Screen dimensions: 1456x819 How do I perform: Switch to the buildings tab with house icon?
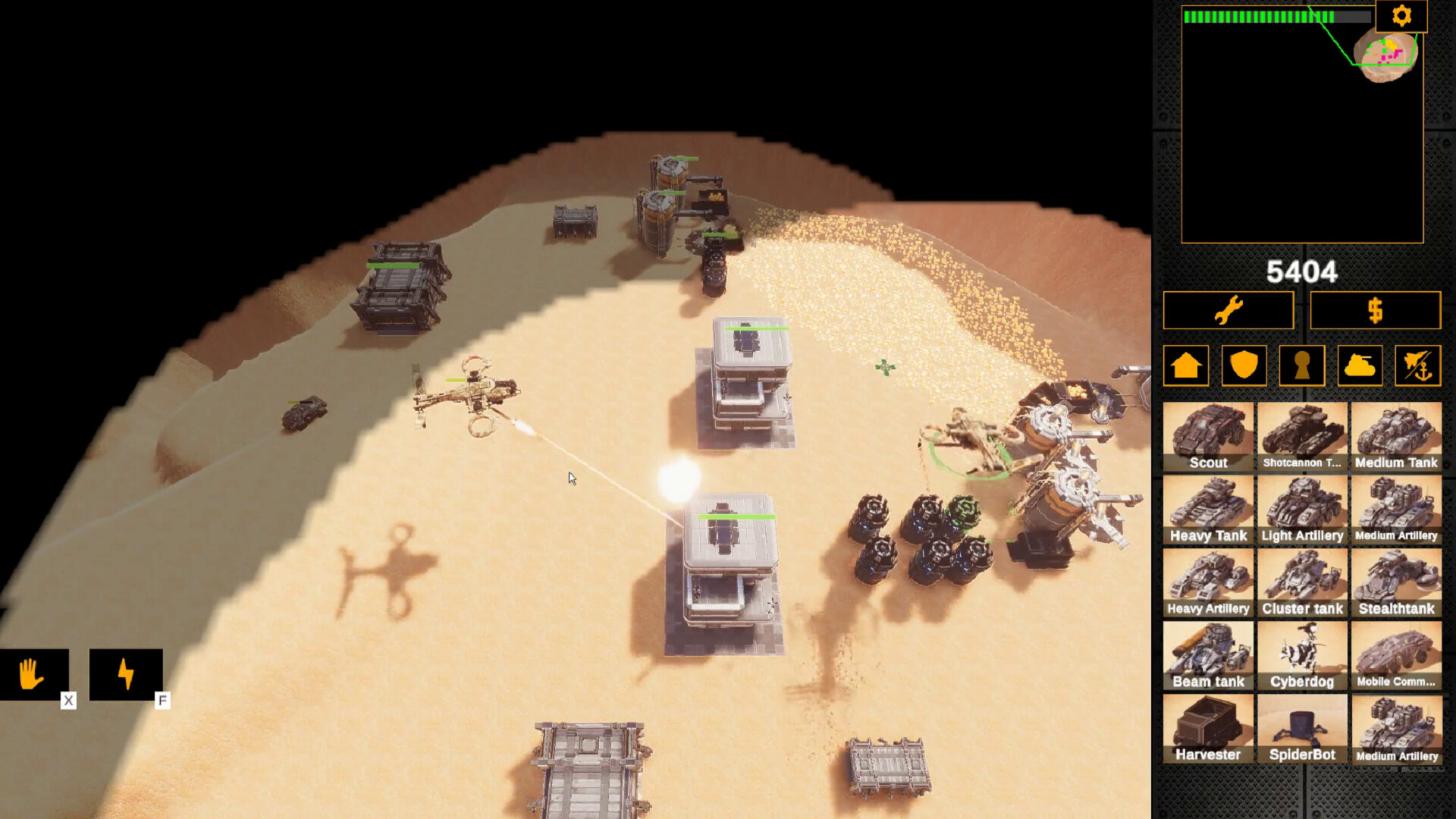pos(1186,366)
